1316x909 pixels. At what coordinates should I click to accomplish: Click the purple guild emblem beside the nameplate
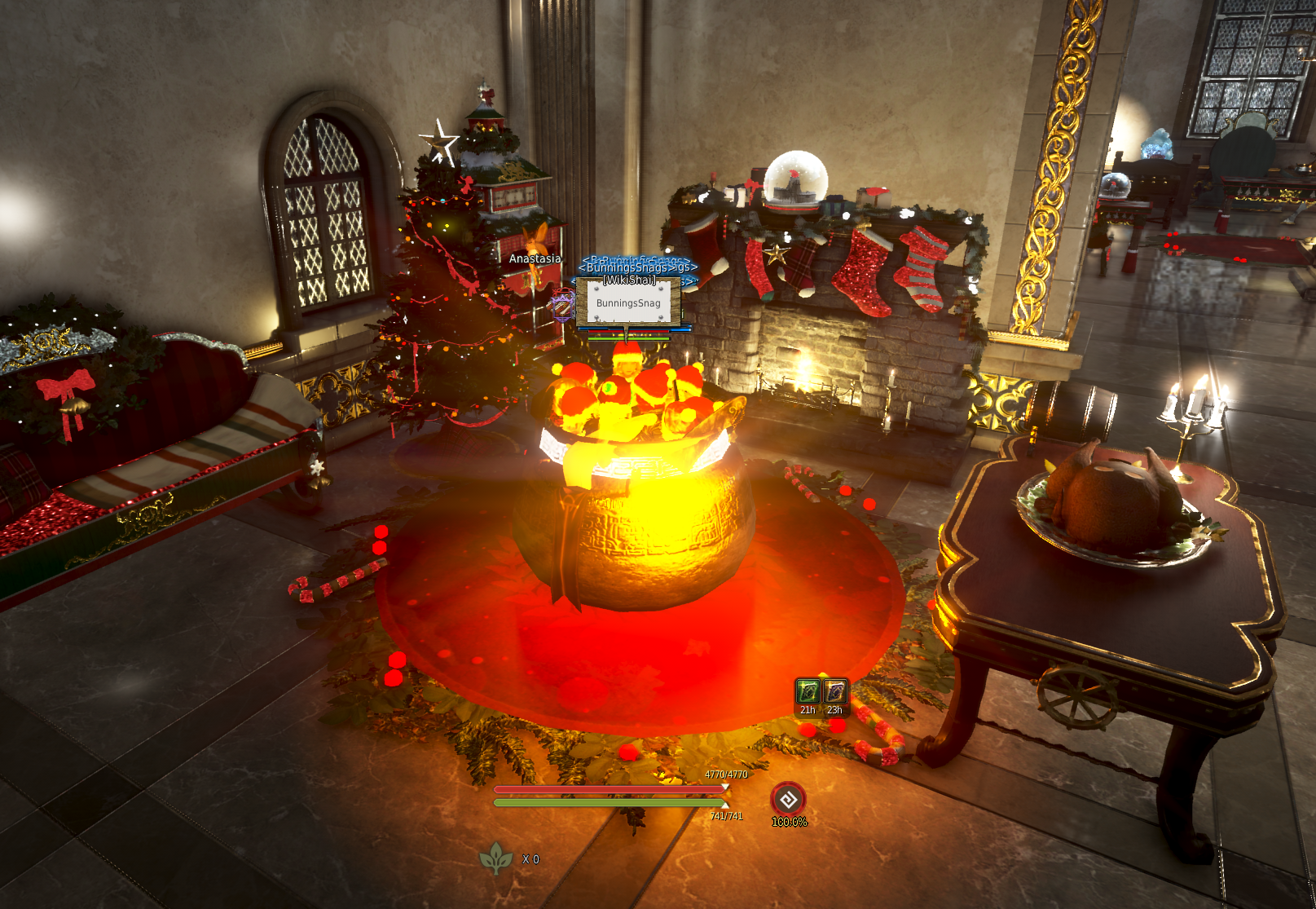tap(562, 307)
